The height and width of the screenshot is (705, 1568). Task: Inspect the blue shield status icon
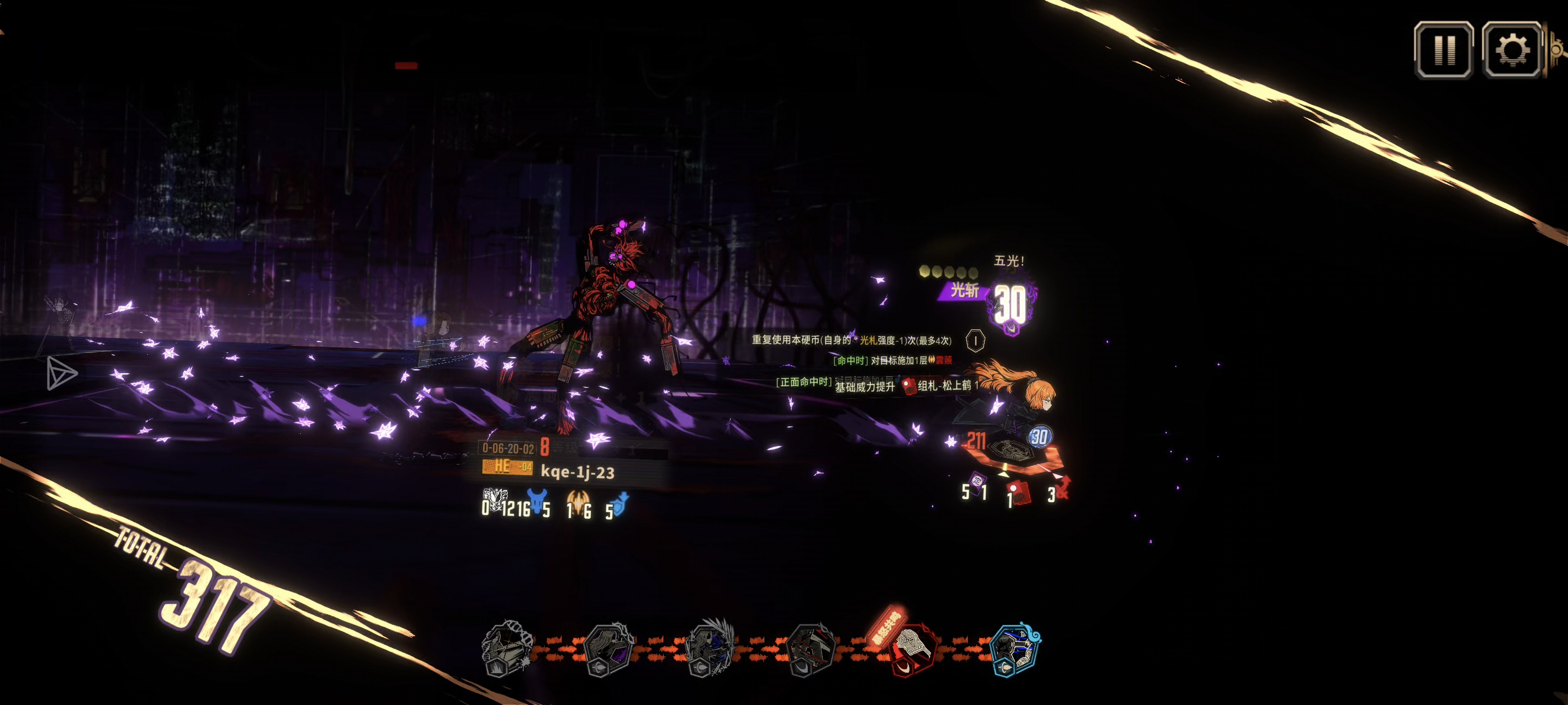point(620,504)
